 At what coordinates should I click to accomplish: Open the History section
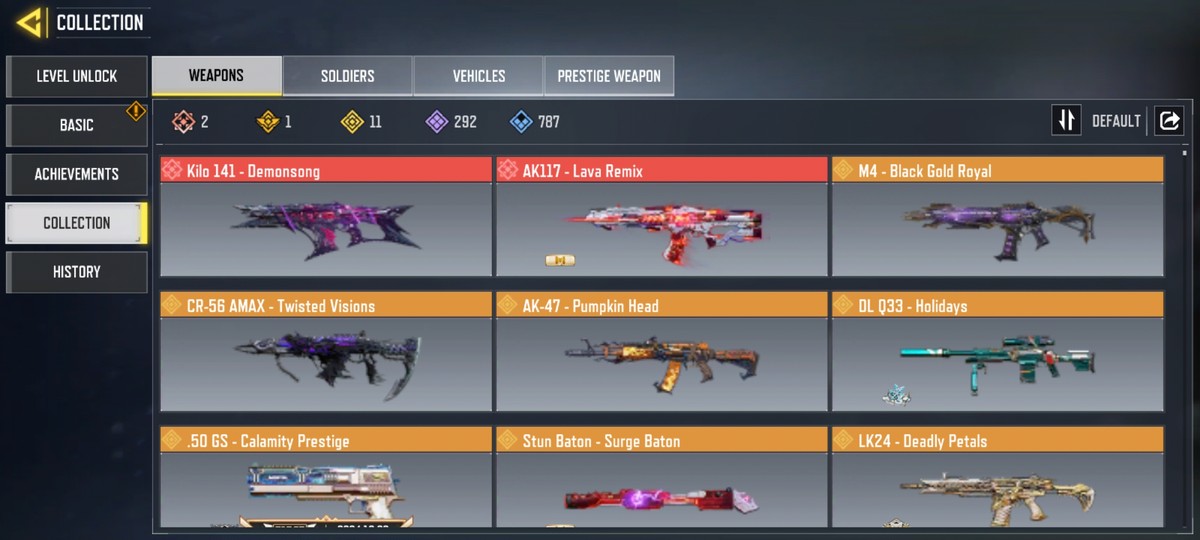pos(77,272)
